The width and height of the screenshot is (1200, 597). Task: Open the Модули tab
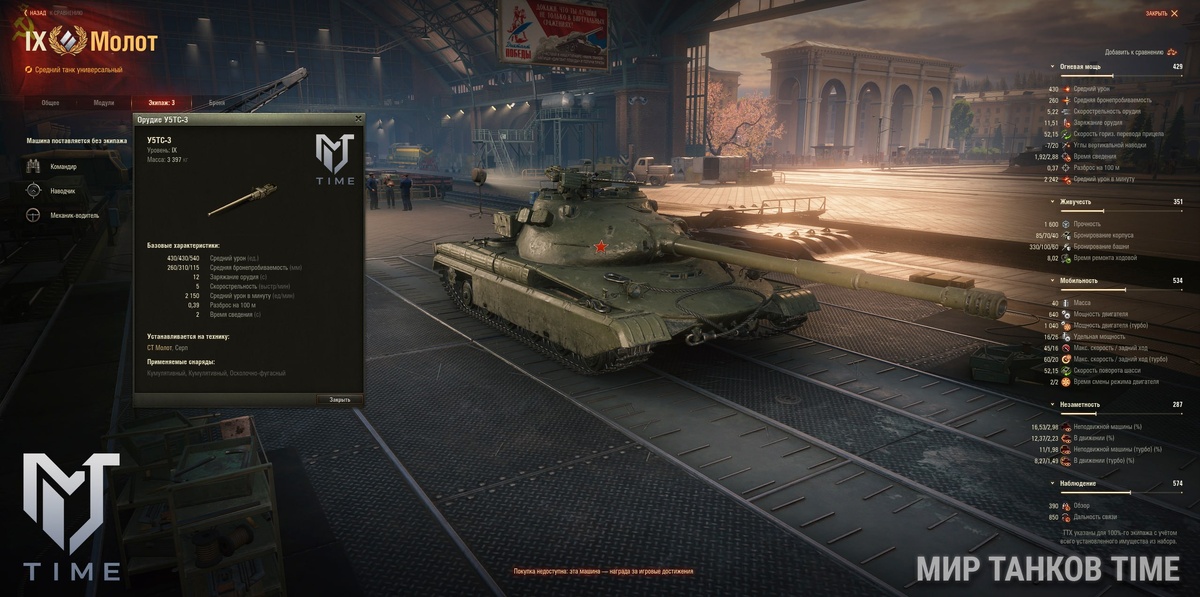(x=104, y=102)
